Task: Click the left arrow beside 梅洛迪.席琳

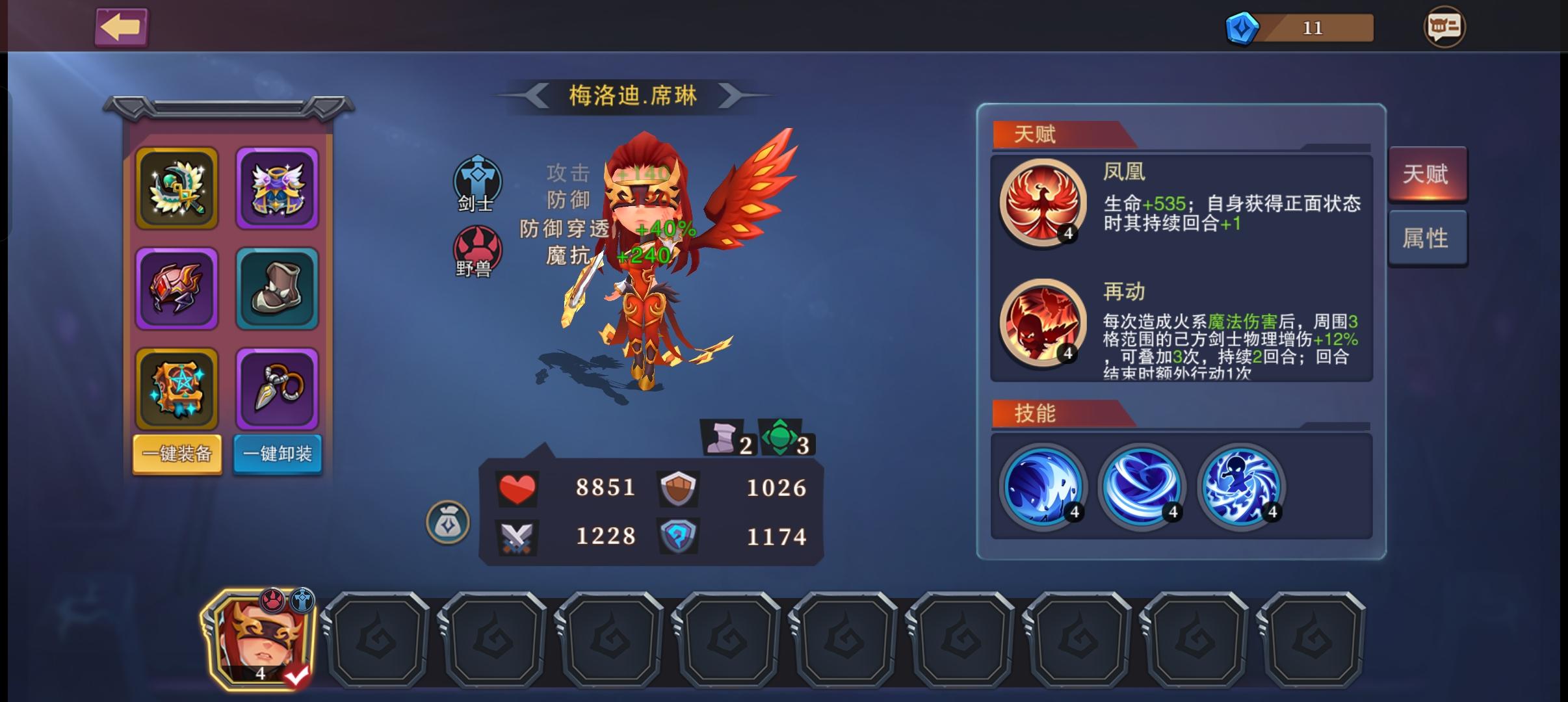Action: (540, 95)
